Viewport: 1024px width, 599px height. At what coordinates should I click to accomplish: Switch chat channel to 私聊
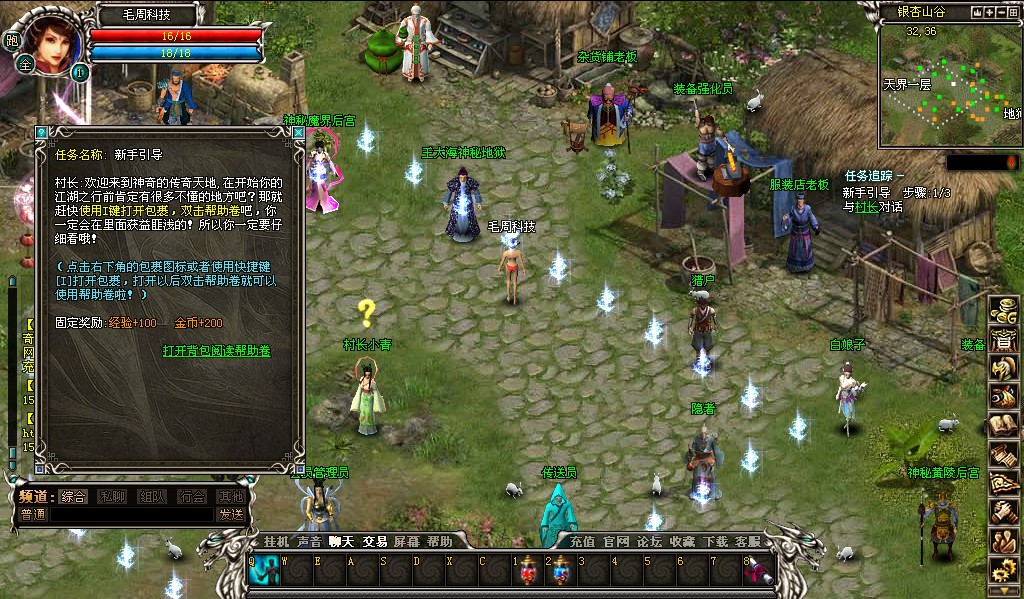point(113,496)
